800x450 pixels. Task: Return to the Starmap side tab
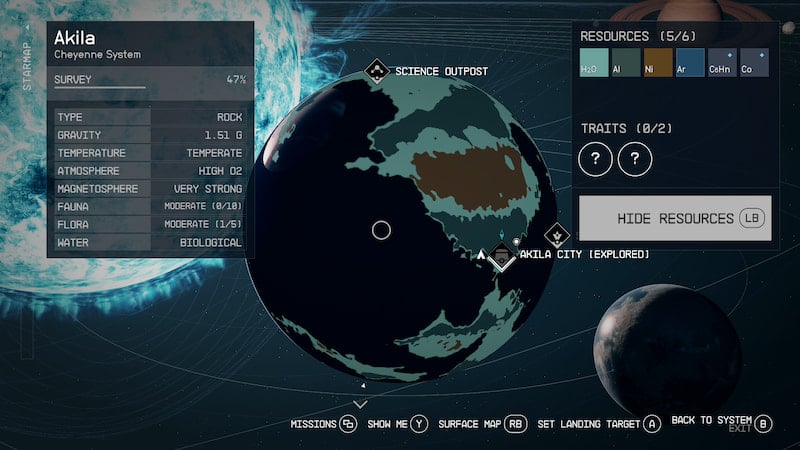[27, 64]
